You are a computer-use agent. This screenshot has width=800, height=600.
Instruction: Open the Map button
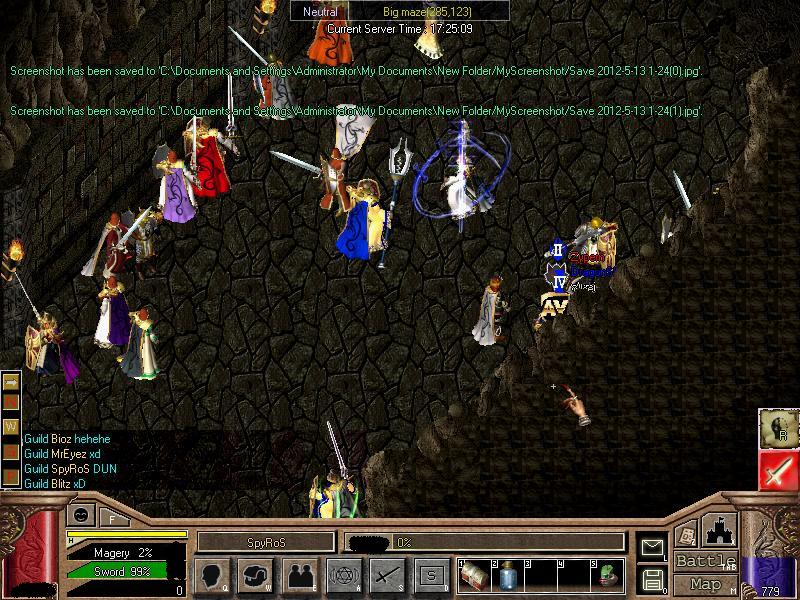point(705,584)
